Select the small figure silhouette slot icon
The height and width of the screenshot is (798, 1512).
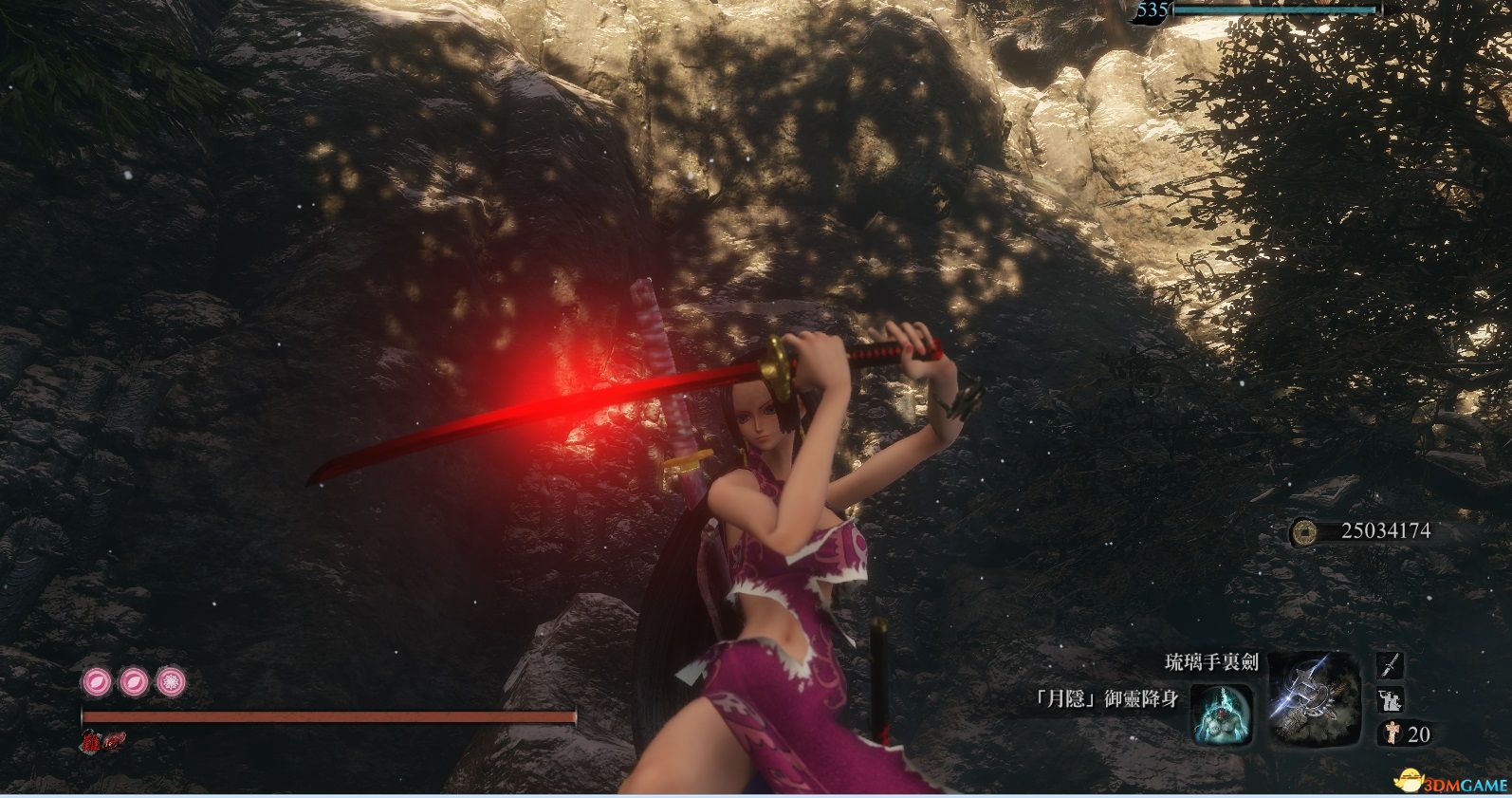click(1389, 700)
